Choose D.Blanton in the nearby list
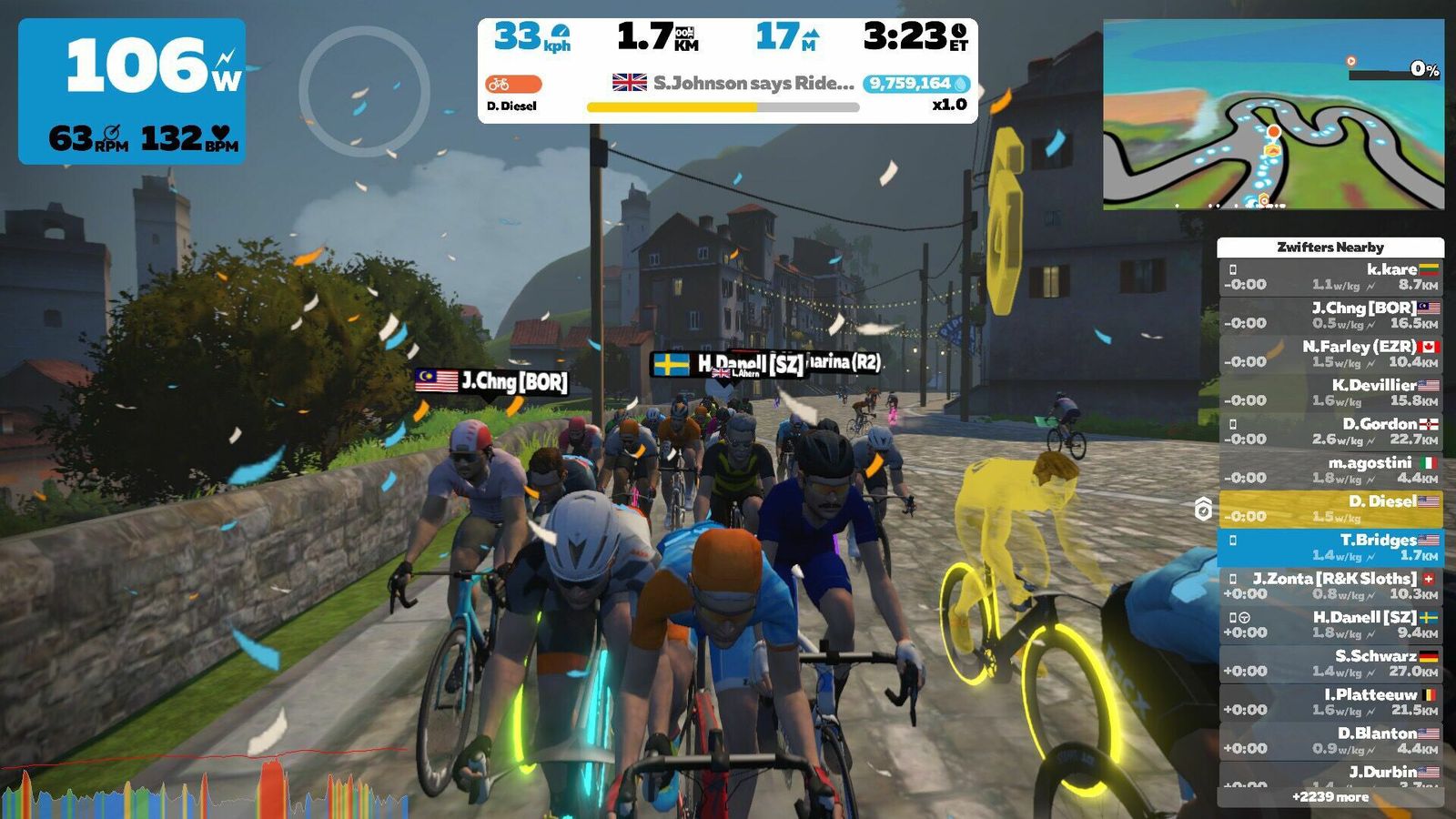1456x819 pixels. click(x=1330, y=741)
